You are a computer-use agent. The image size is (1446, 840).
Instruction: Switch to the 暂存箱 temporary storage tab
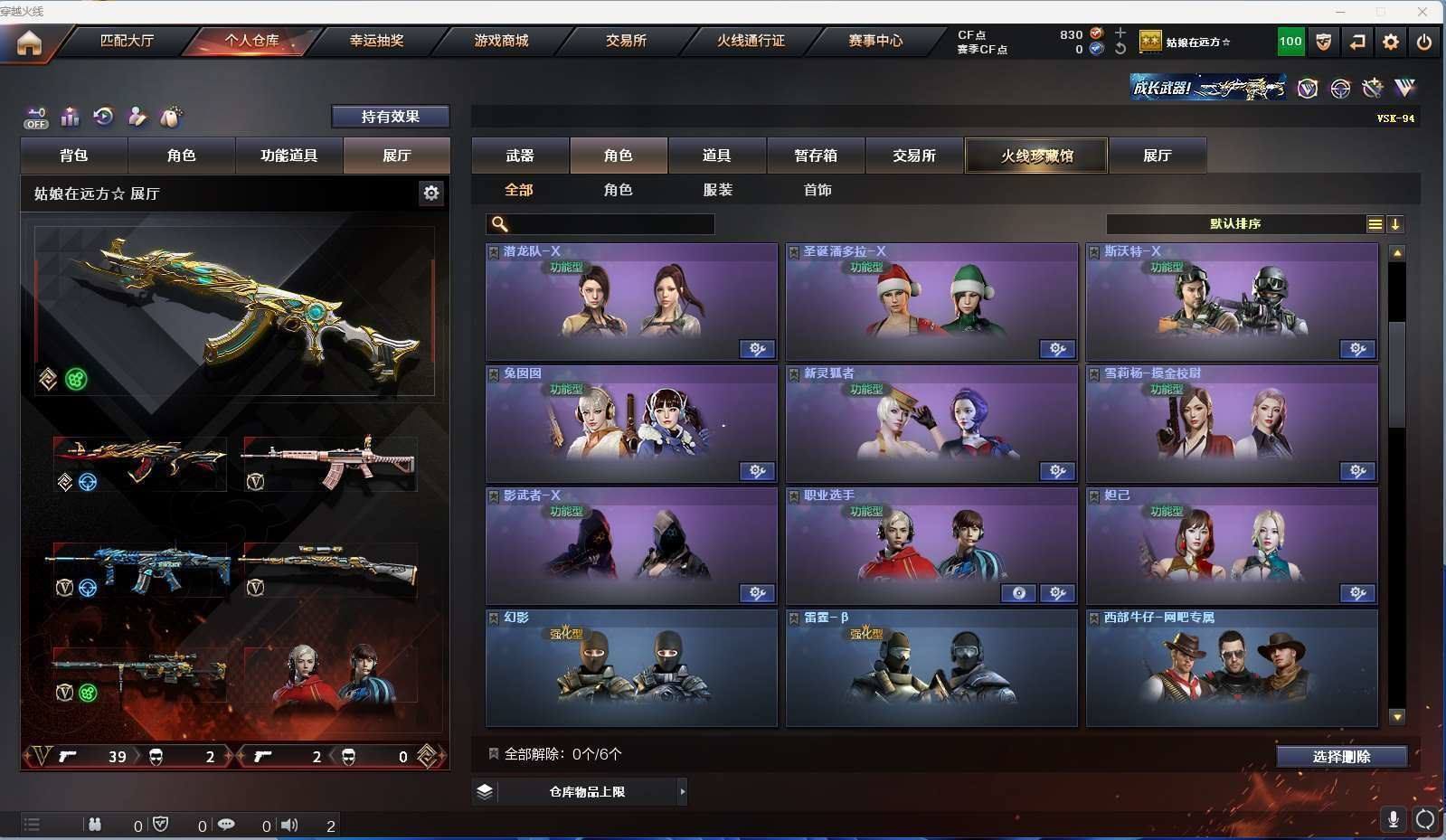click(816, 156)
